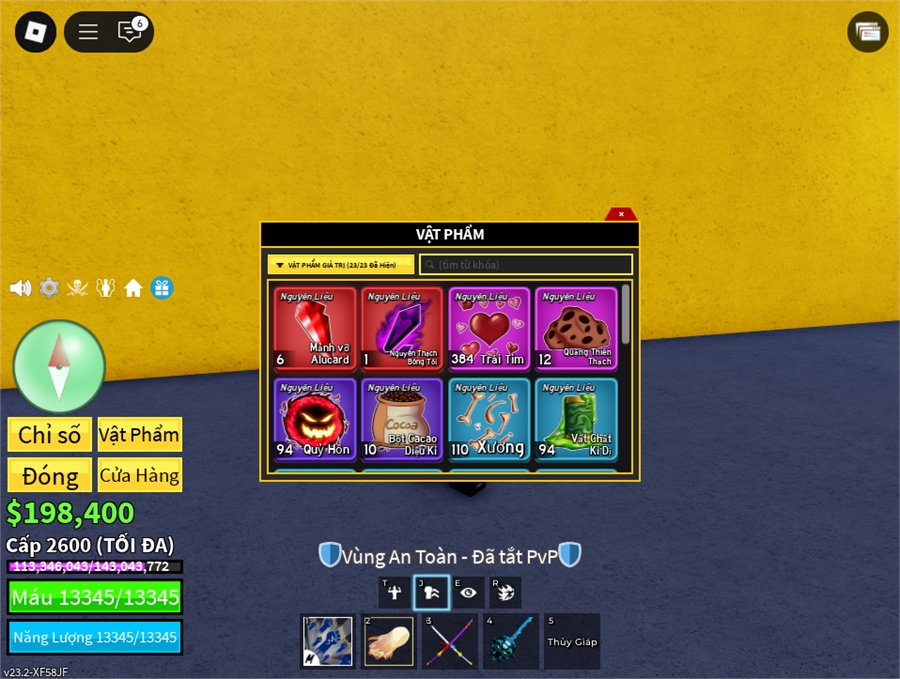Choose the Nguyên Thạch Bóng Tối crystal
The image size is (900, 679).
[401, 329]
